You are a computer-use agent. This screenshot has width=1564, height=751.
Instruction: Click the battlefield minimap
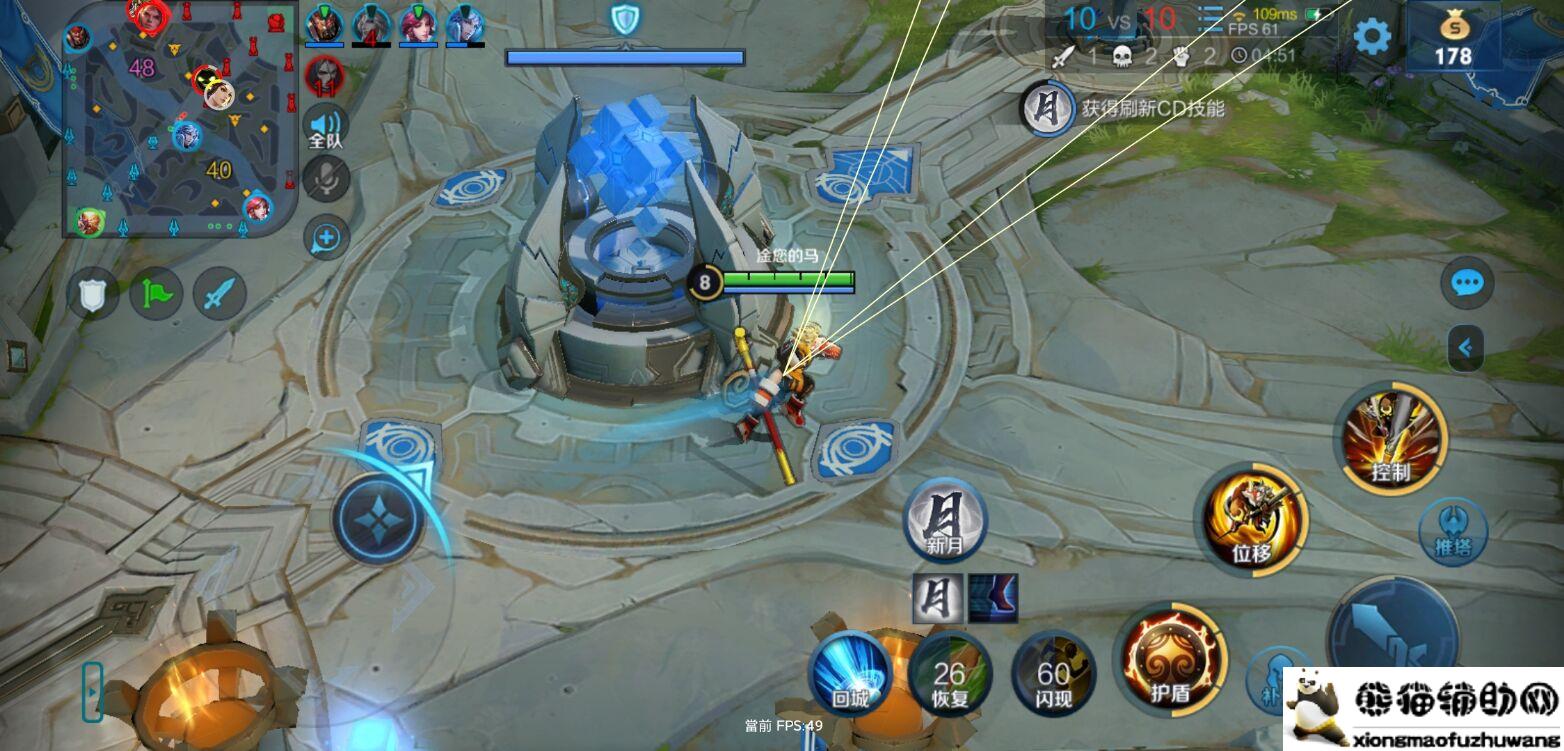pyautogui.click(x=180, y=120)
